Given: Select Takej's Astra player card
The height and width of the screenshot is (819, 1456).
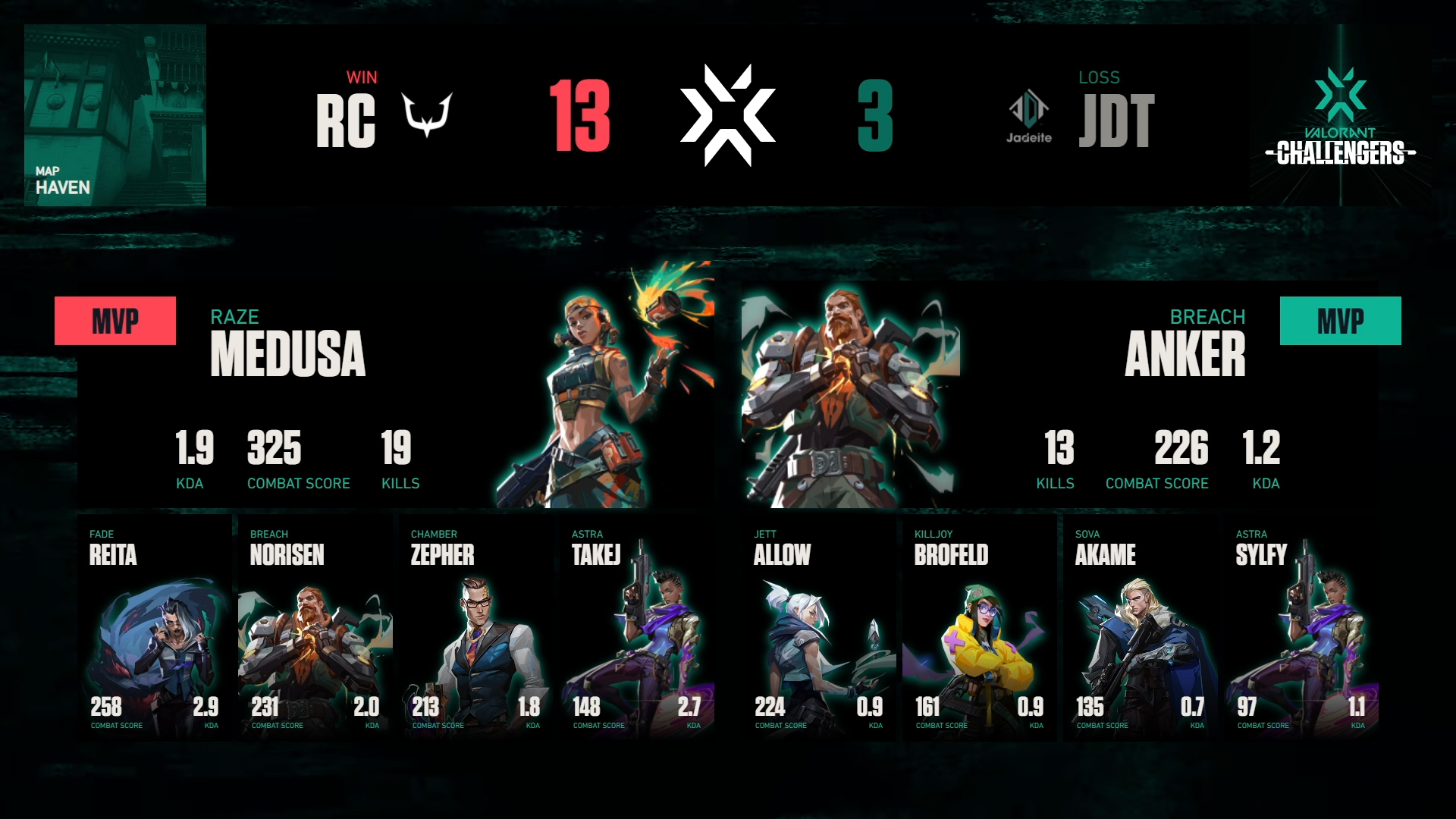Looking at the screenshot, I should pyautogui.click(x=637, y=628).
